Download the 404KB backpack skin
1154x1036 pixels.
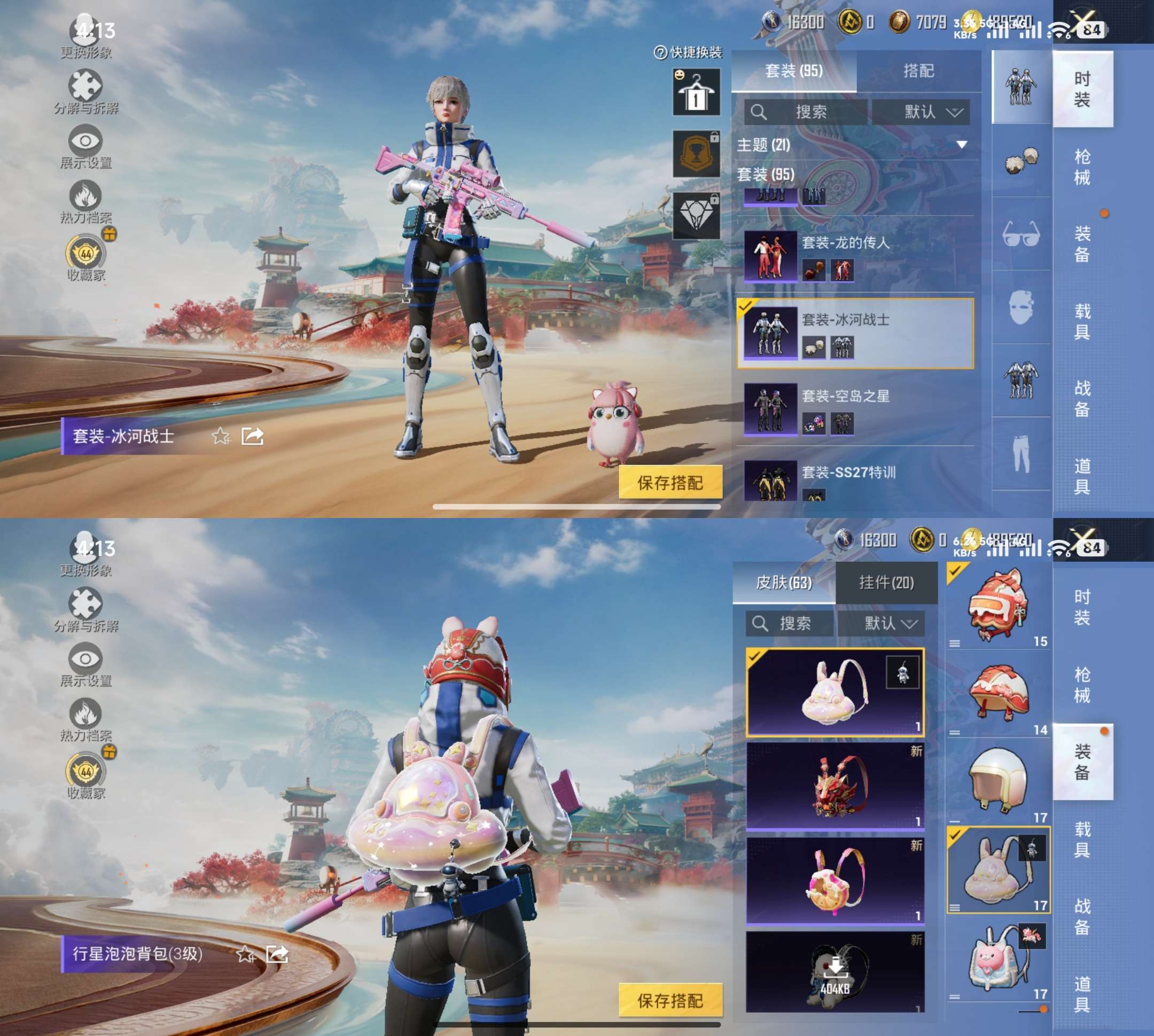coord(835,971)
